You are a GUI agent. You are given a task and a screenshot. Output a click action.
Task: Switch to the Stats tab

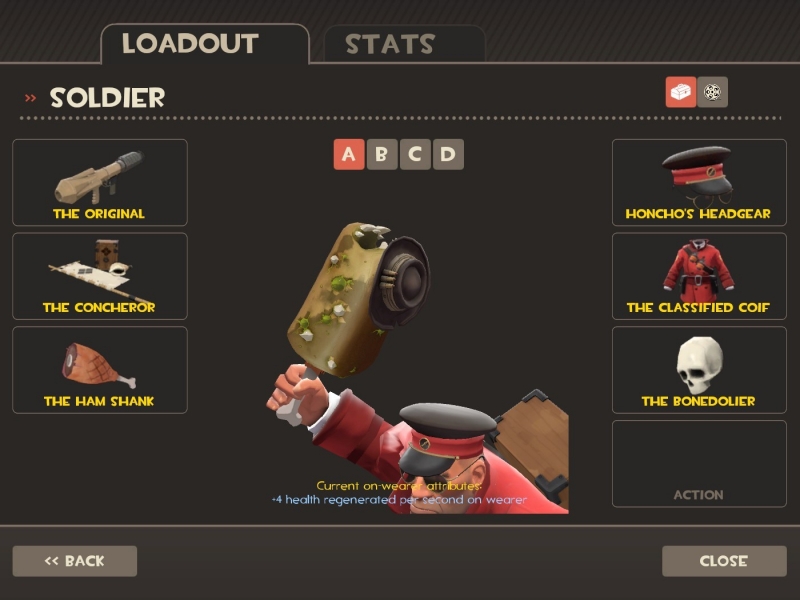[403, 44]
